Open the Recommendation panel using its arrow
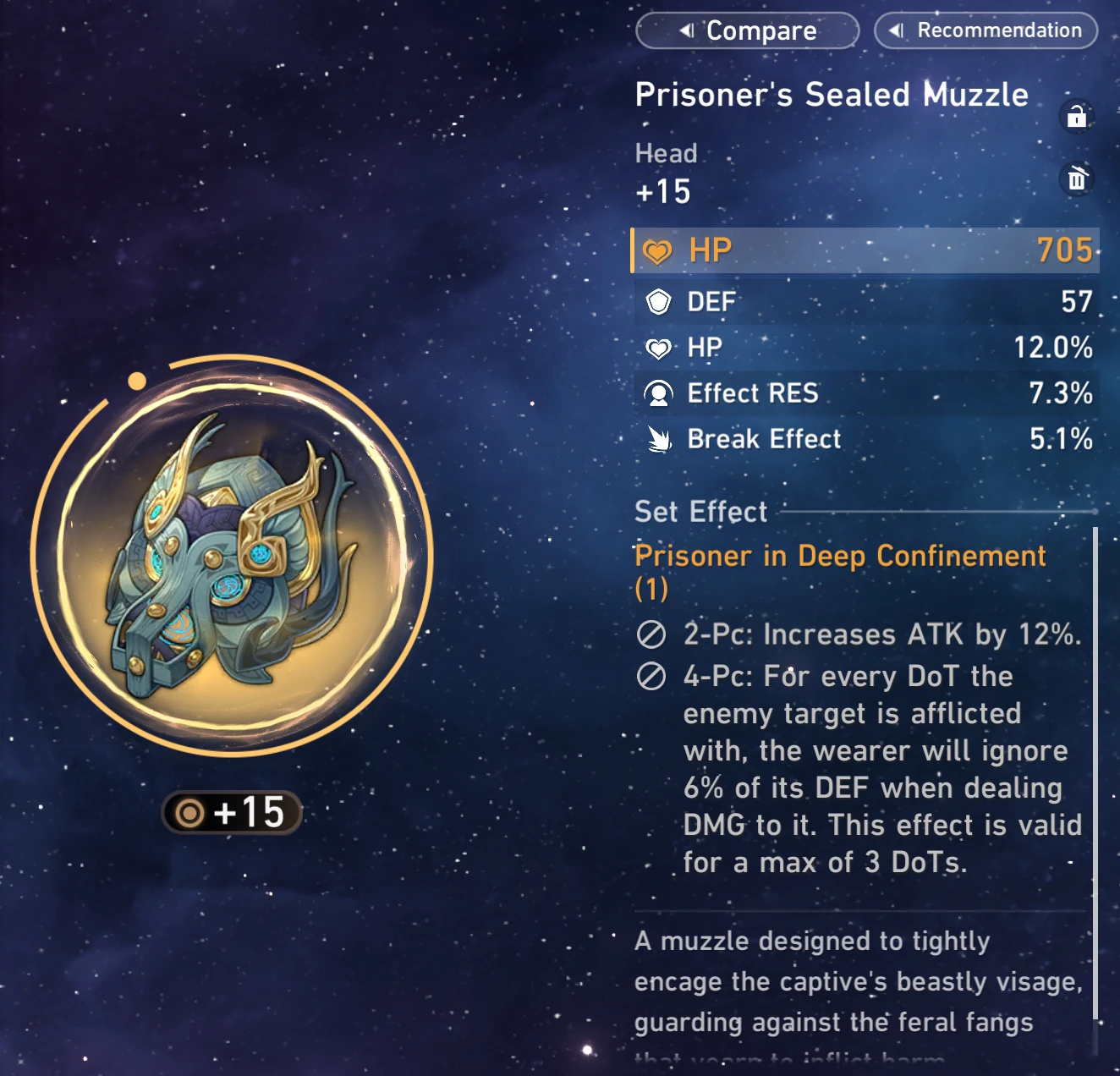This screenshot has width=1120, height=1076. [x=897, y=30]
